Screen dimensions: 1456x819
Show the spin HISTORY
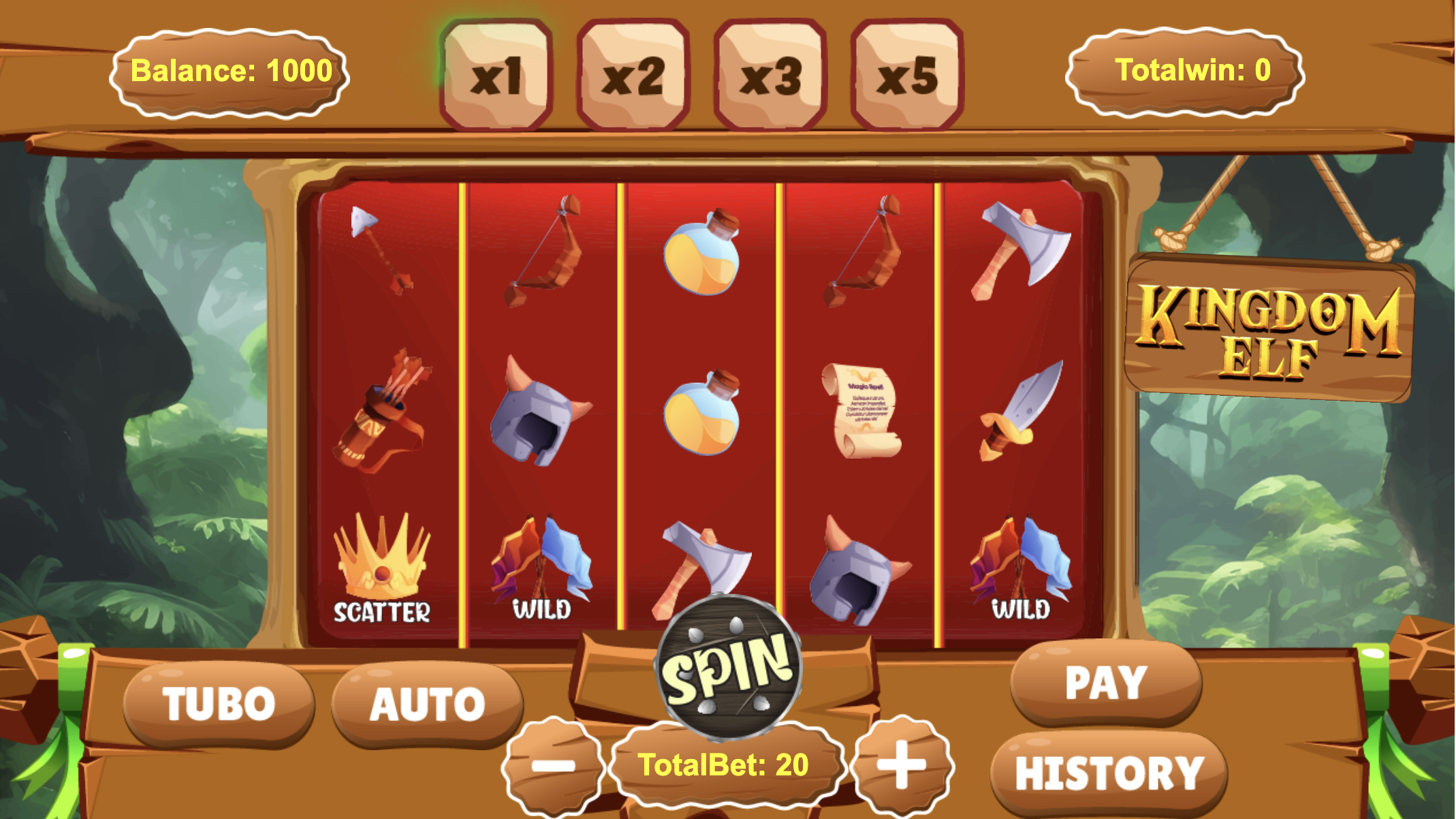pos(1109,773)
